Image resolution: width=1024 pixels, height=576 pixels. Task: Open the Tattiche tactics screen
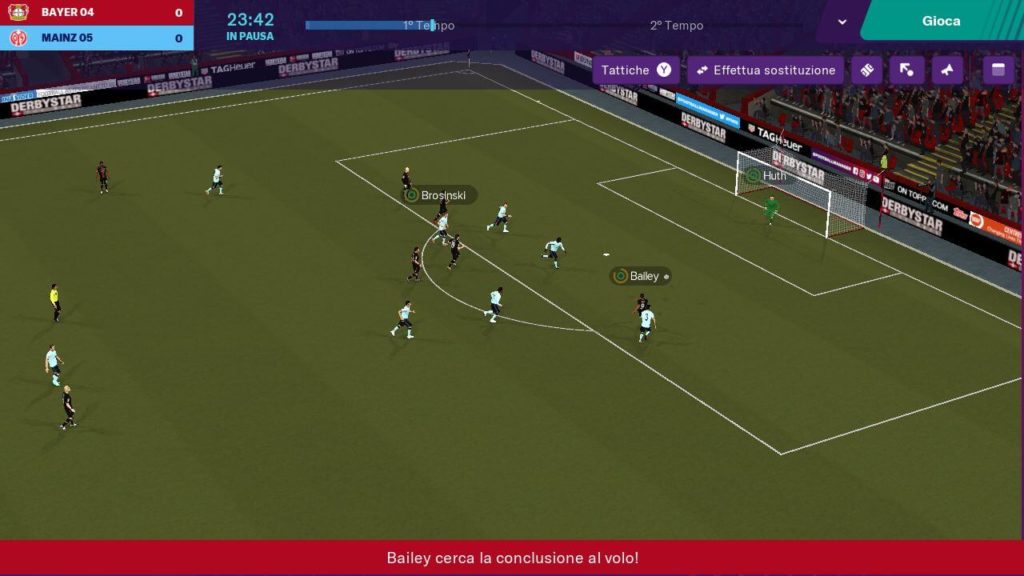[636, 71]
